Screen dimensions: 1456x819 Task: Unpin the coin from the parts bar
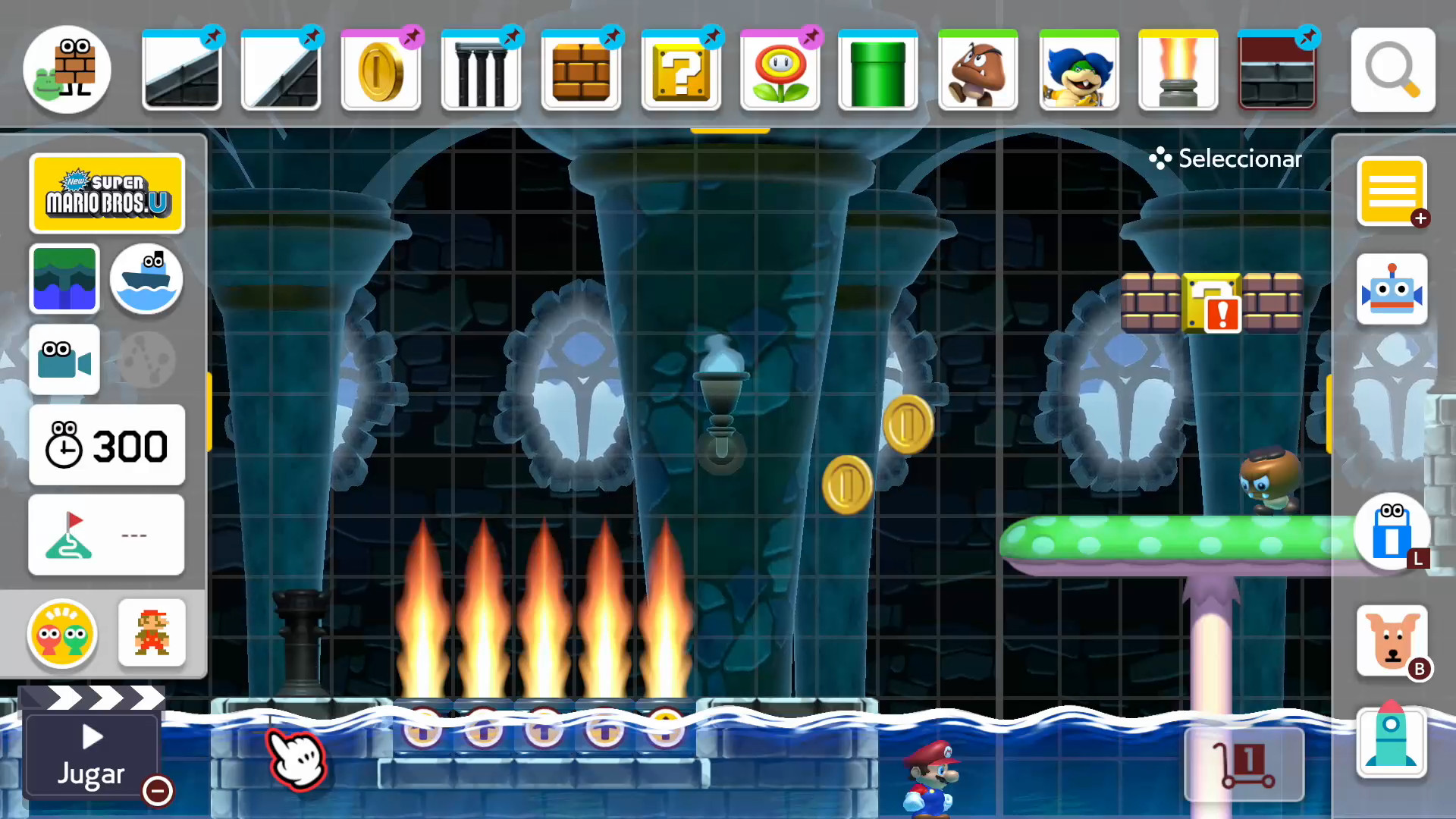[x=411, y=36]
